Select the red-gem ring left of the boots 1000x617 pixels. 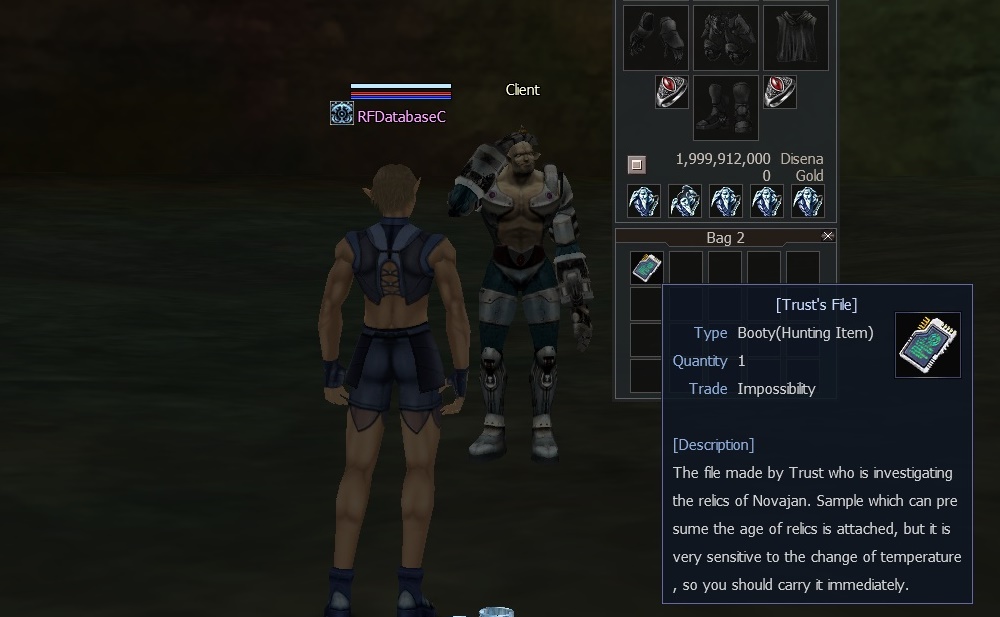pyautogui.click(x=672, y=92)
